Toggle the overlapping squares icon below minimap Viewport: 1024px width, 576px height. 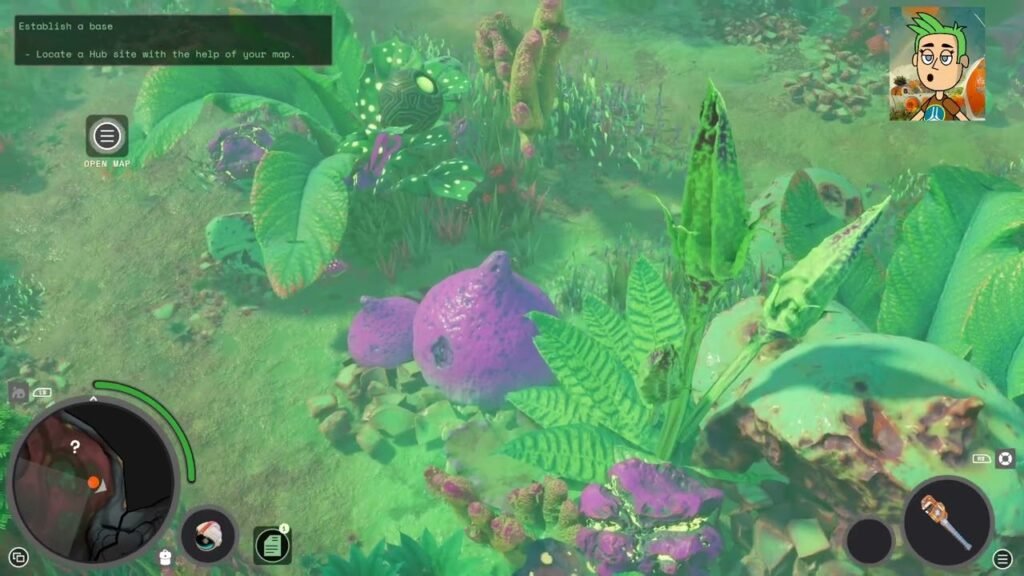[x=17, y=557]
